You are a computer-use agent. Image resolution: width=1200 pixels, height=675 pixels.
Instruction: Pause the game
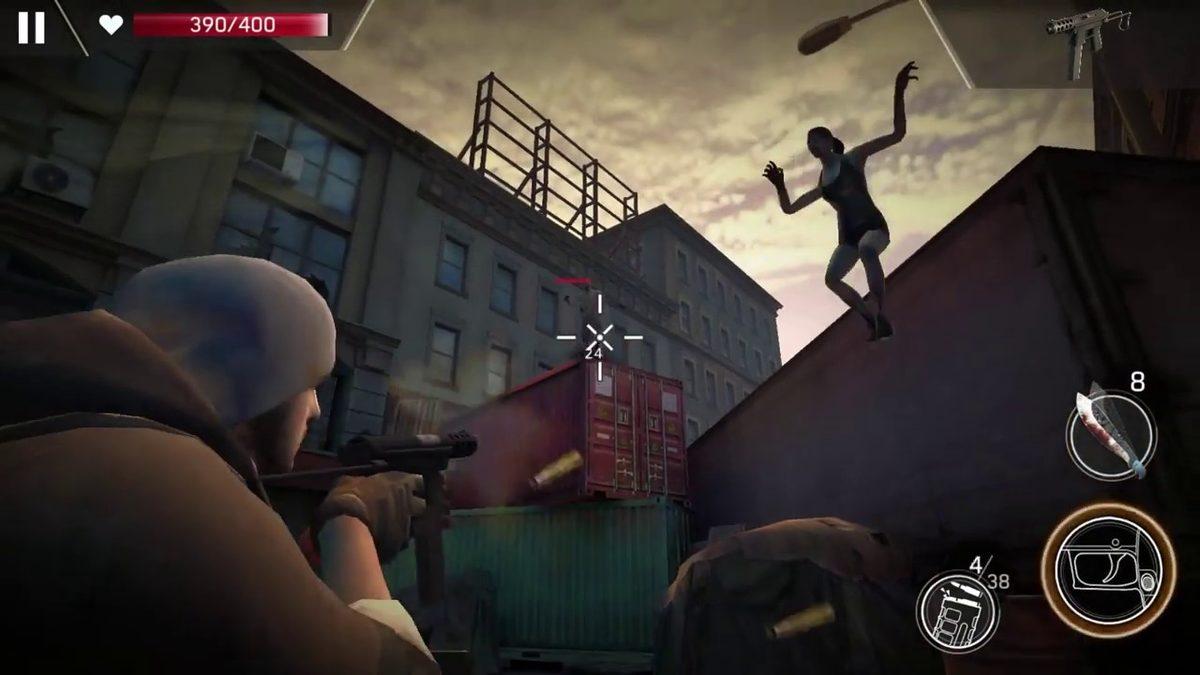click(x=31, y=27)
